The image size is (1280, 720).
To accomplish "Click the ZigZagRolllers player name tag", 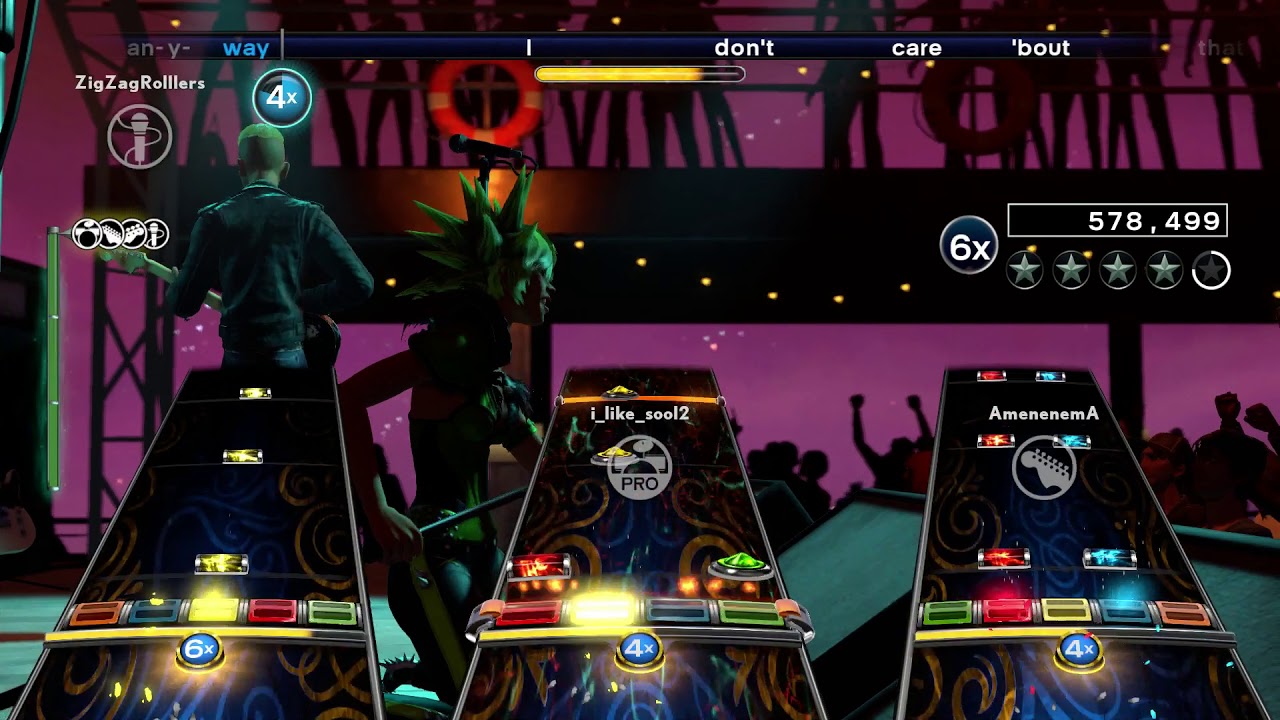I will point(140,83).
